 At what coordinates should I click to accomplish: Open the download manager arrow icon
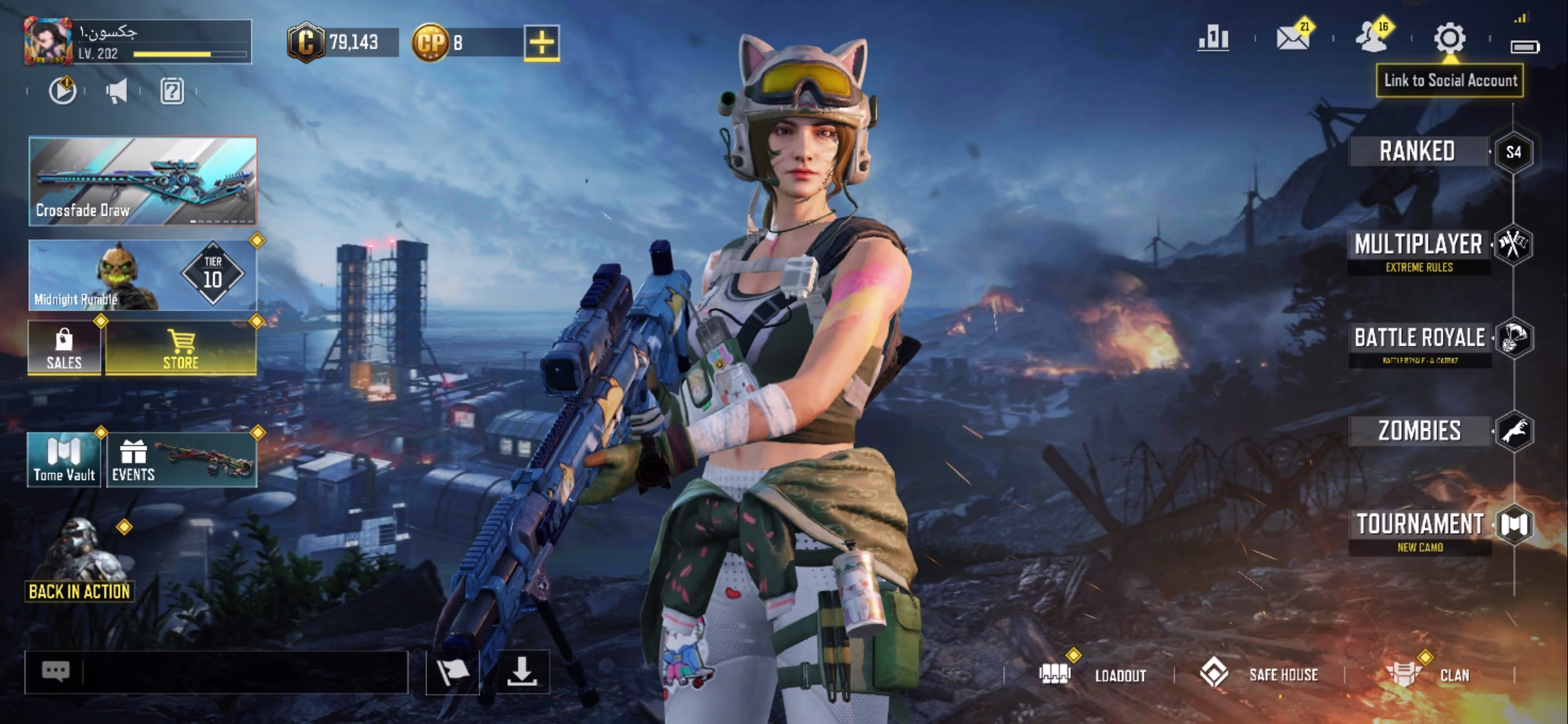[x=522, y=672]
